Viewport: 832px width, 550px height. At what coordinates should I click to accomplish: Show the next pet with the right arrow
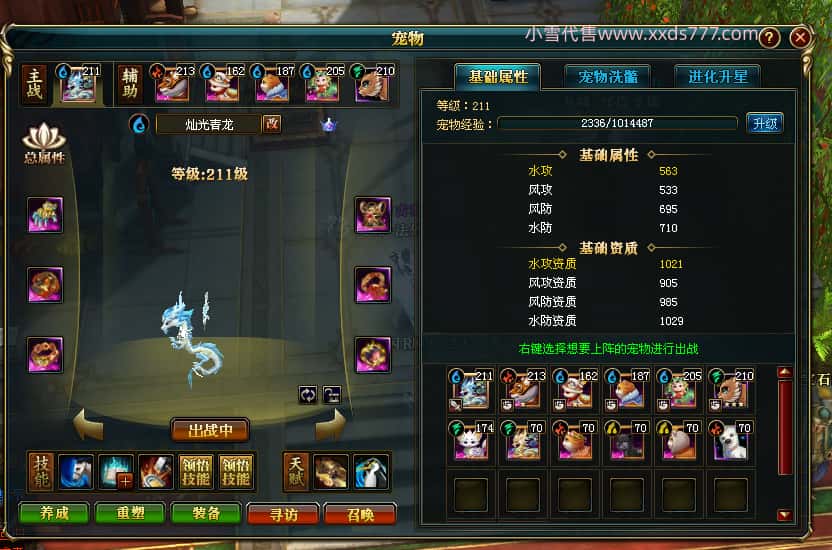point(332,427)
